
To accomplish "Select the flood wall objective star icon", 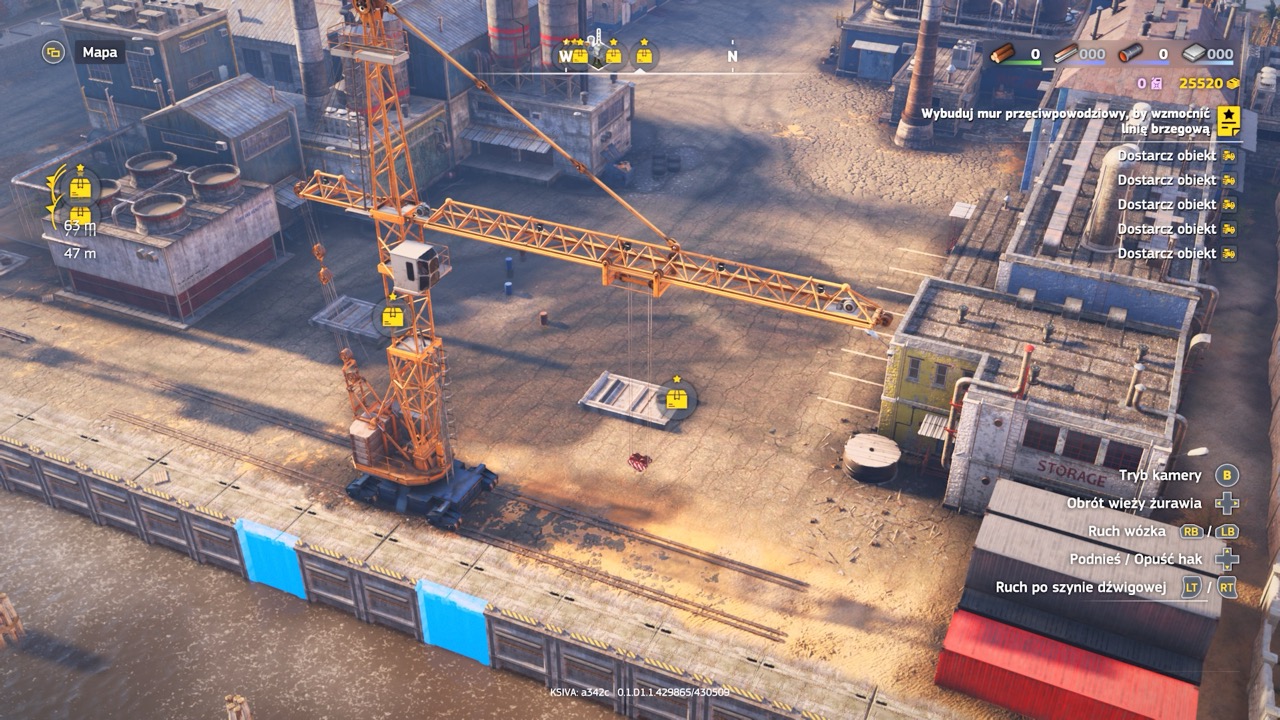I will click(x=1228, y=121).
